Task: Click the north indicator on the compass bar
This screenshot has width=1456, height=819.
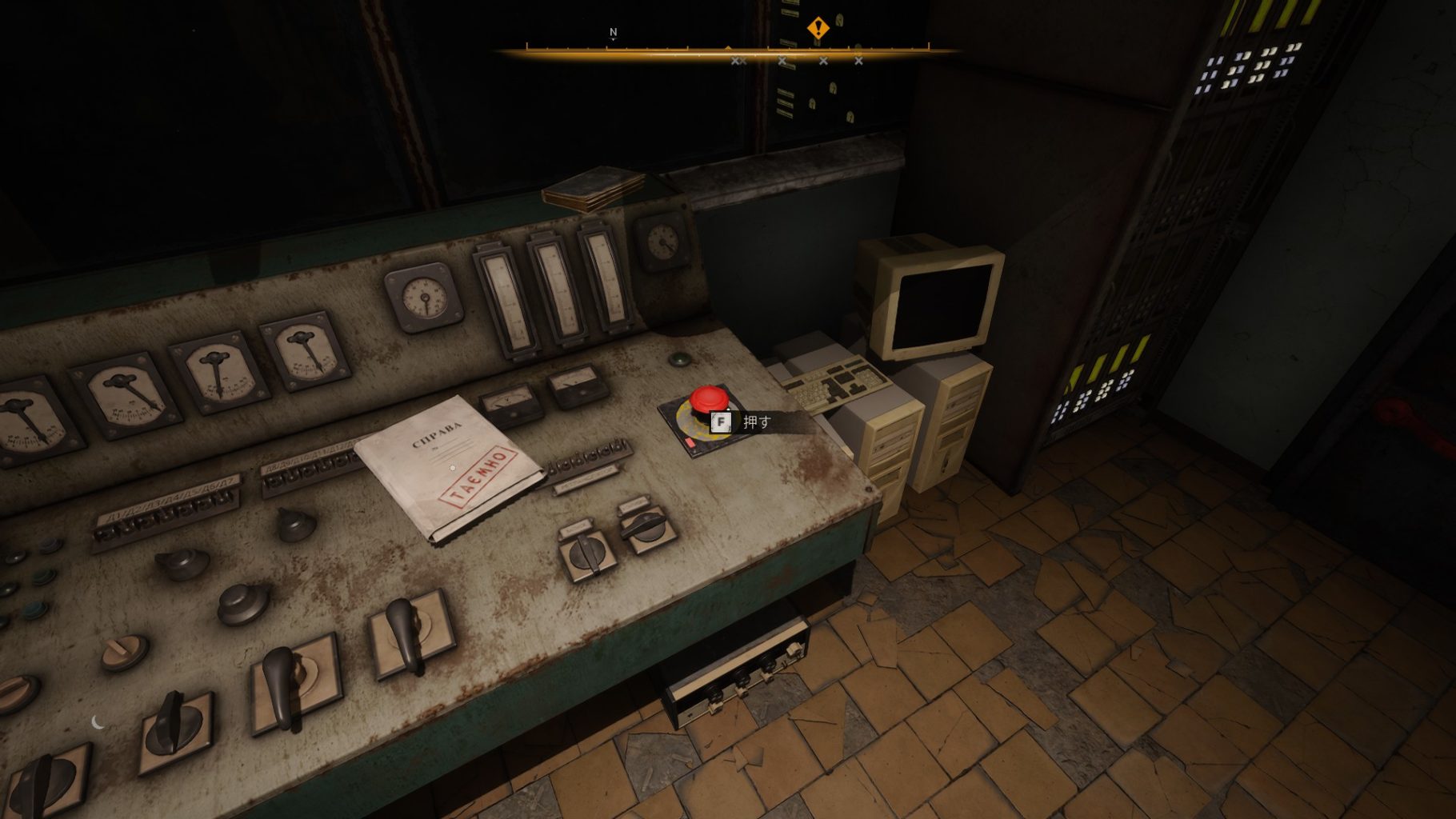Action: click(x=614, y=33)
